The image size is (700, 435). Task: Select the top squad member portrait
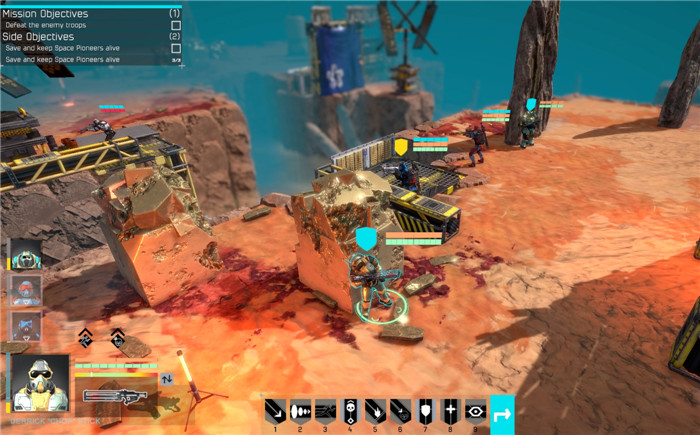pyautogui.click(x=25, y=254)
